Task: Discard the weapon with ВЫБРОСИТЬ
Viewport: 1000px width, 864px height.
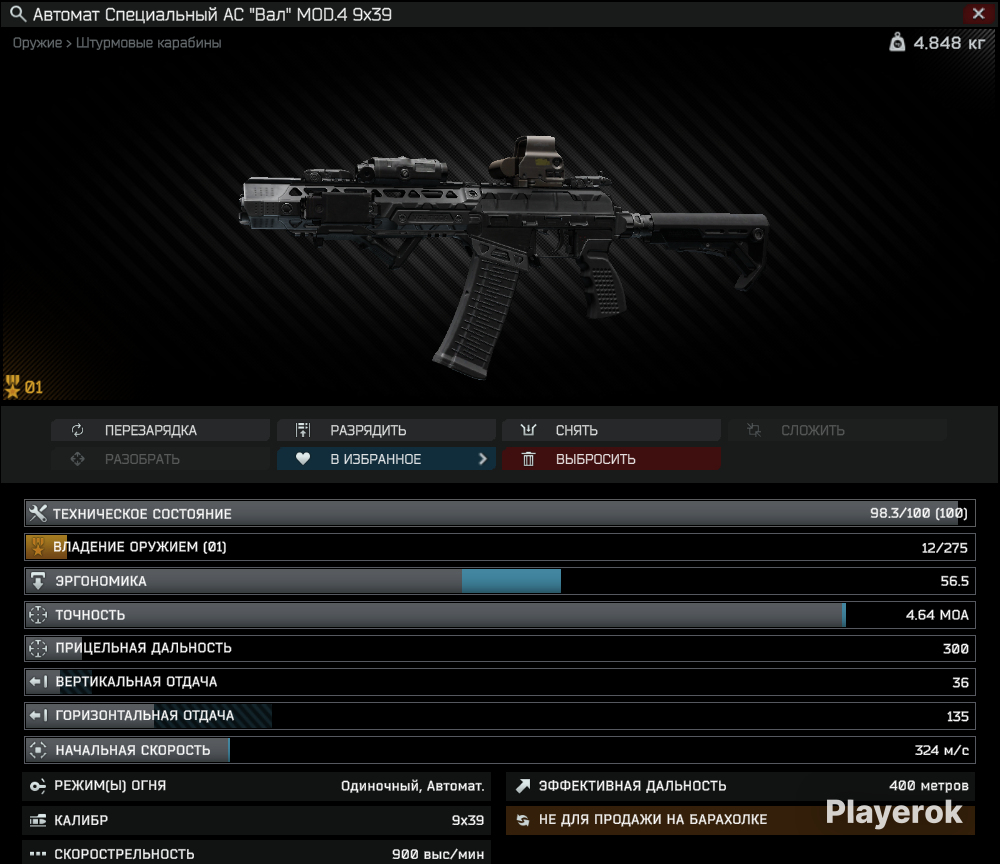Action: coord(610,459)
